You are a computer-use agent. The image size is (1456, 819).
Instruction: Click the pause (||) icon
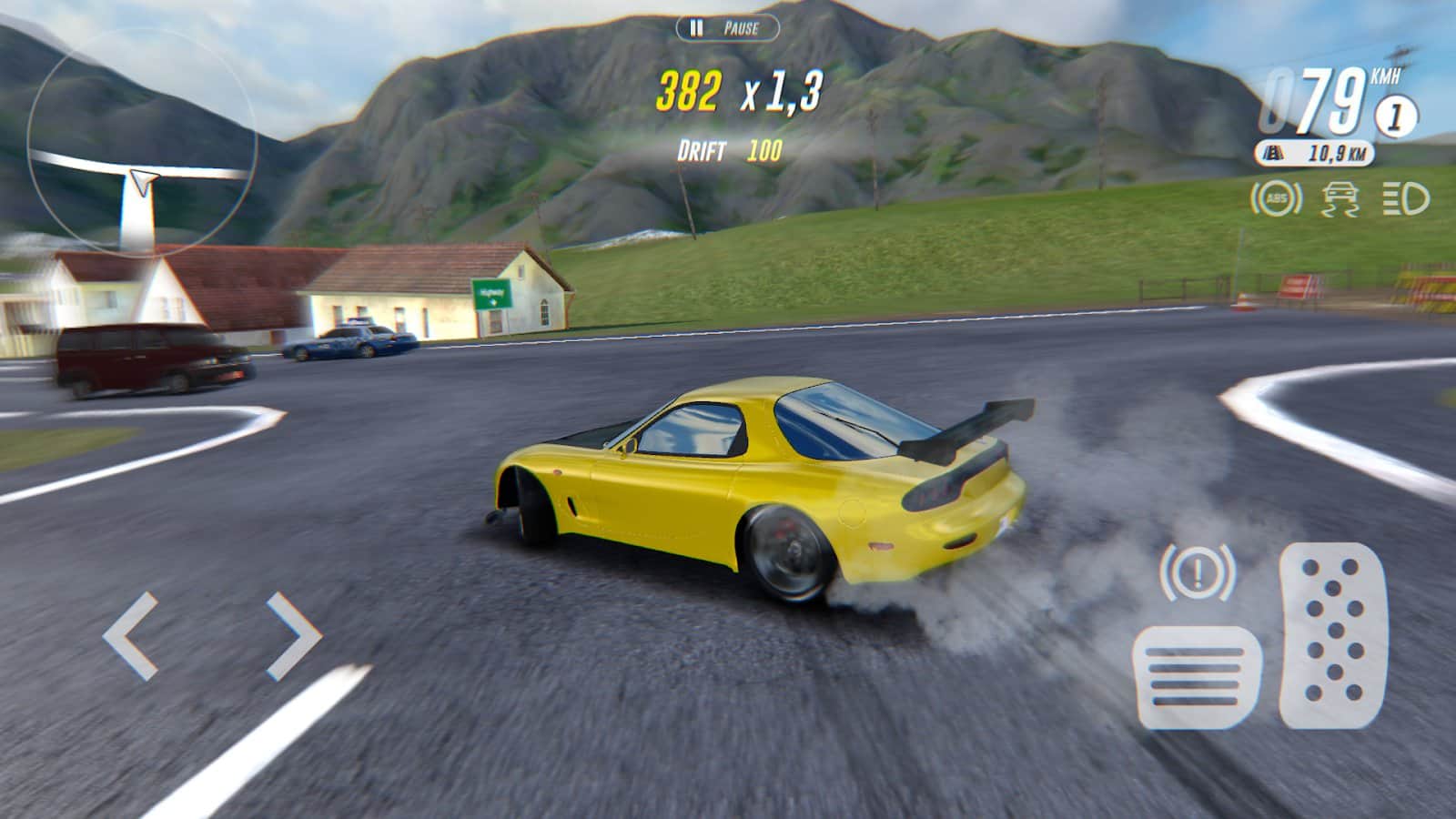coord(695,28)
